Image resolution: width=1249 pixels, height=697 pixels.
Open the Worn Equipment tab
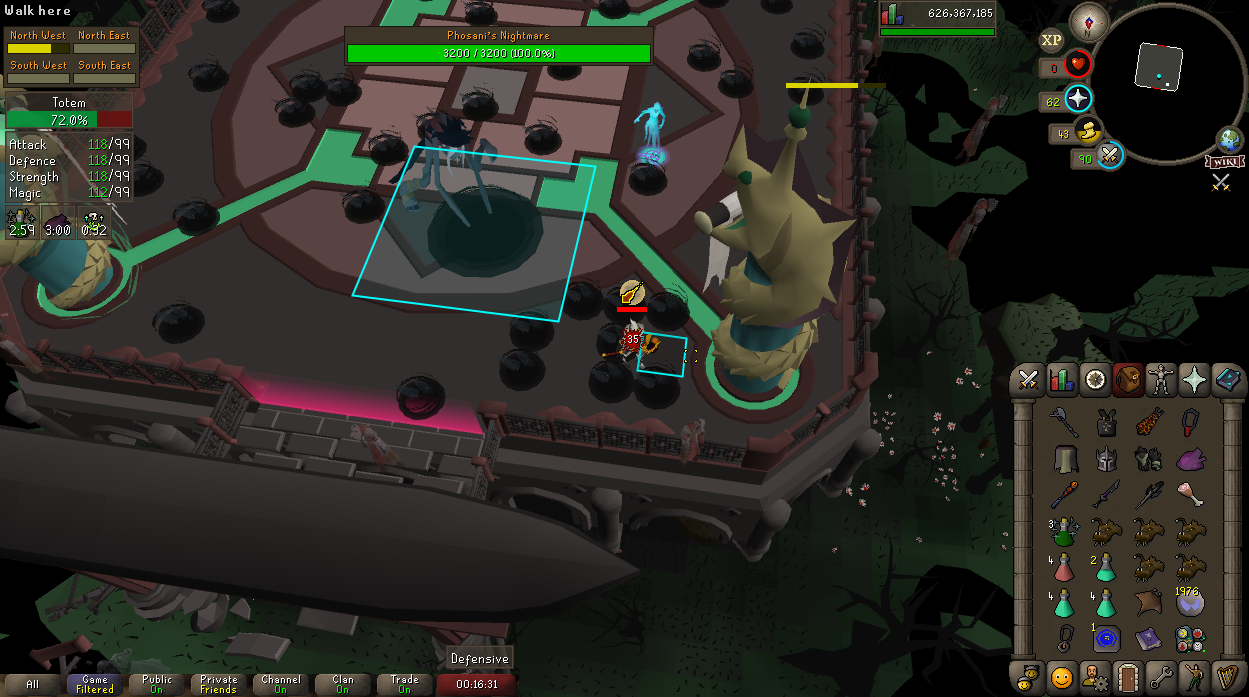coord(1160,380)
